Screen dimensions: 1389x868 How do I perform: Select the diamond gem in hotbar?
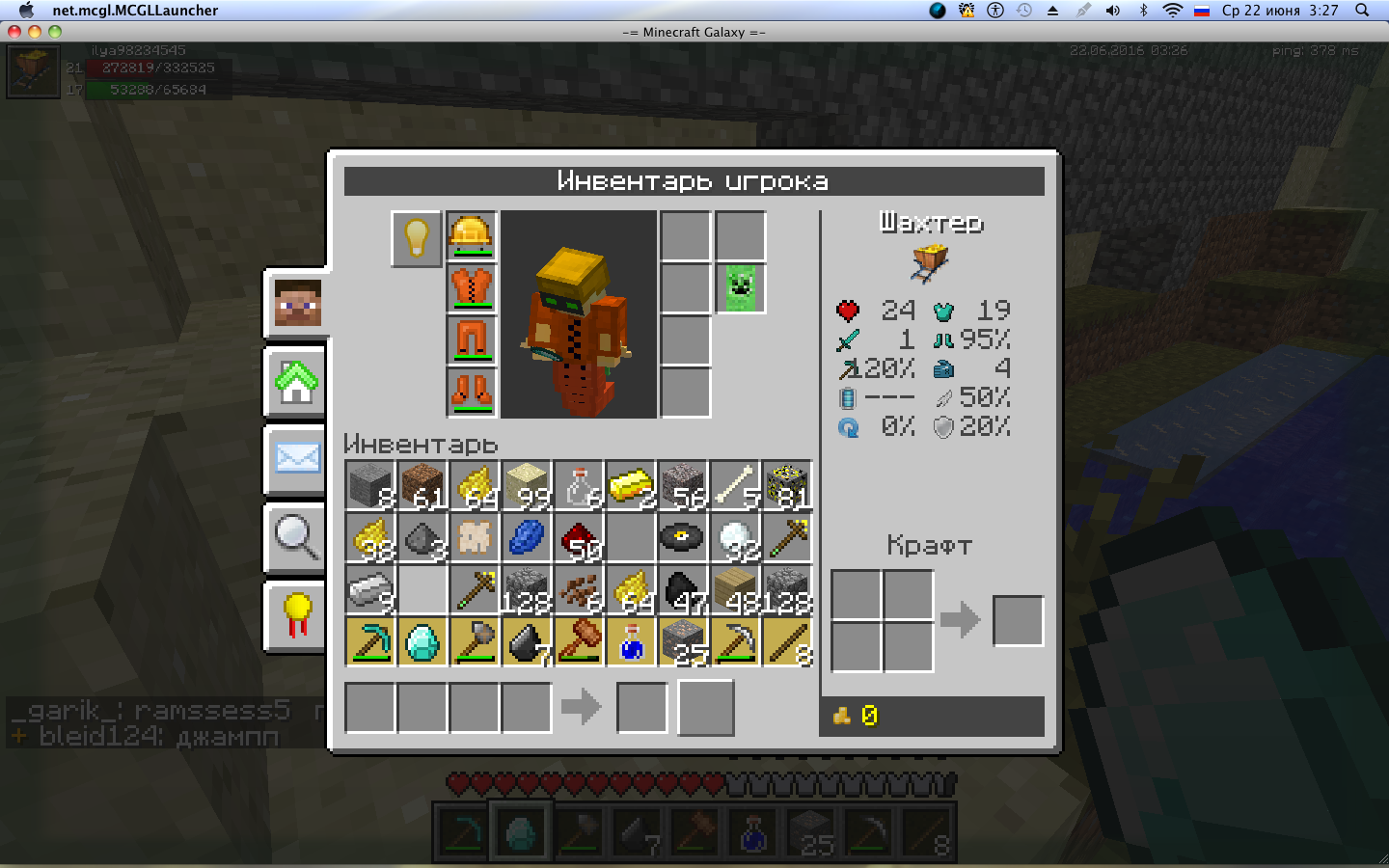tap(422, 642)
